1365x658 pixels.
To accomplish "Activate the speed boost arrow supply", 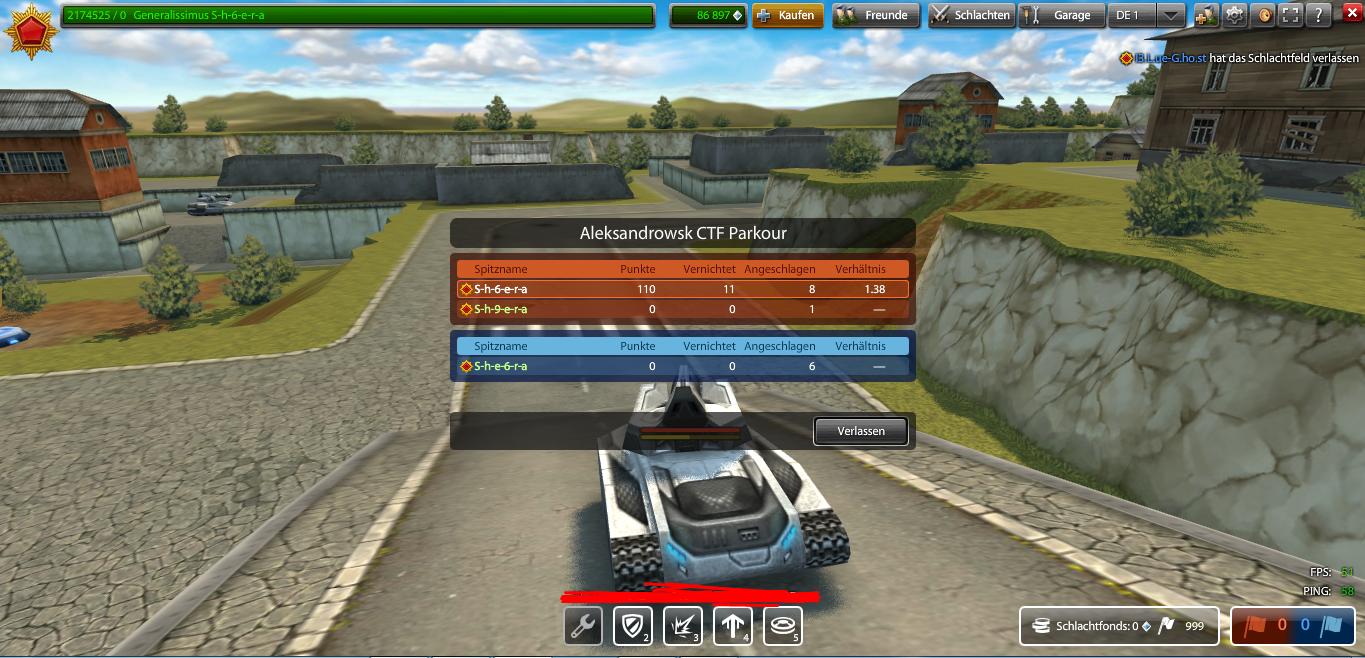I will pyautogui.click(x=732, y=627).
